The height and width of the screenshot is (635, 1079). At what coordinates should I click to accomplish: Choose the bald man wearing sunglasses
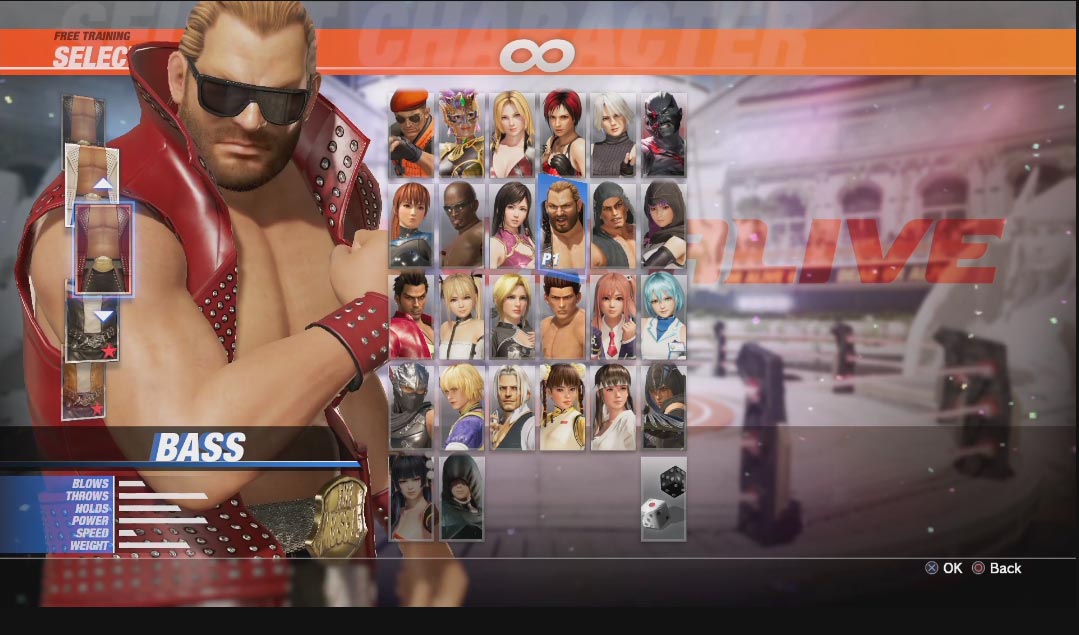pyautogui.click(x=462, y=225)
